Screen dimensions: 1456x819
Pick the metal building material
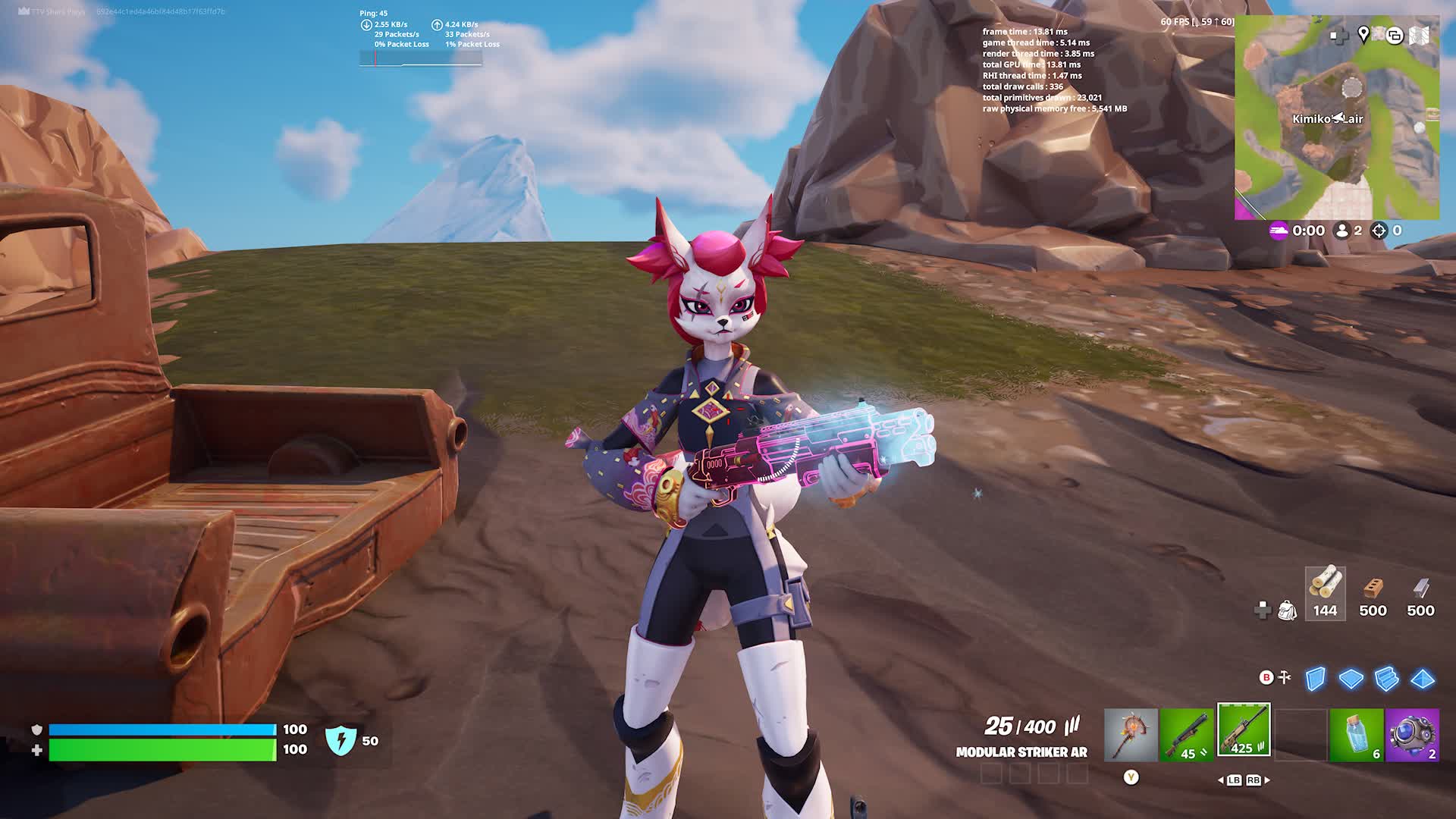click(1420, 593)
